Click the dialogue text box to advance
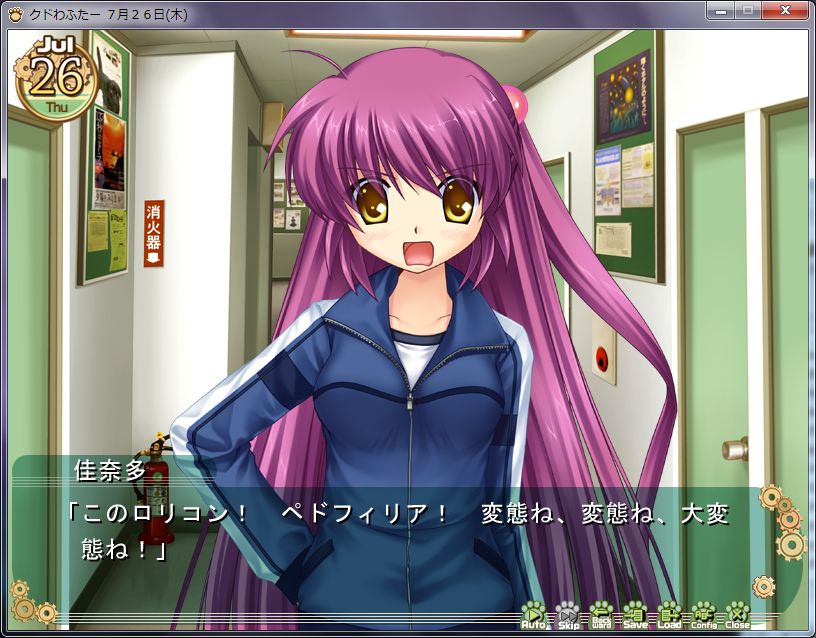Viewport: 816px width, 638px height. click(x=400, y=532)
